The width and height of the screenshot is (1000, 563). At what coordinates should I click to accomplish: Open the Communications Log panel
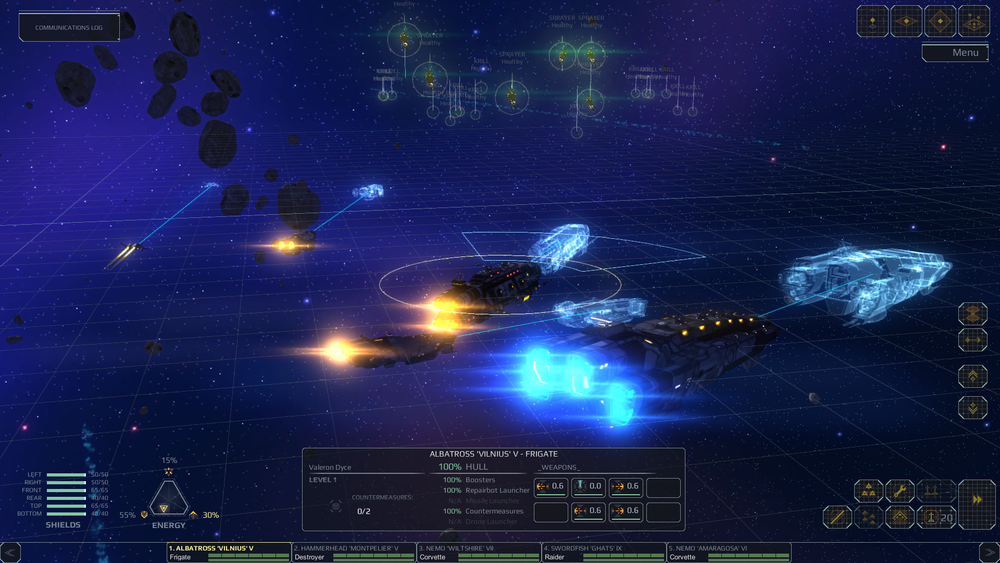click(x=69, y=27)
